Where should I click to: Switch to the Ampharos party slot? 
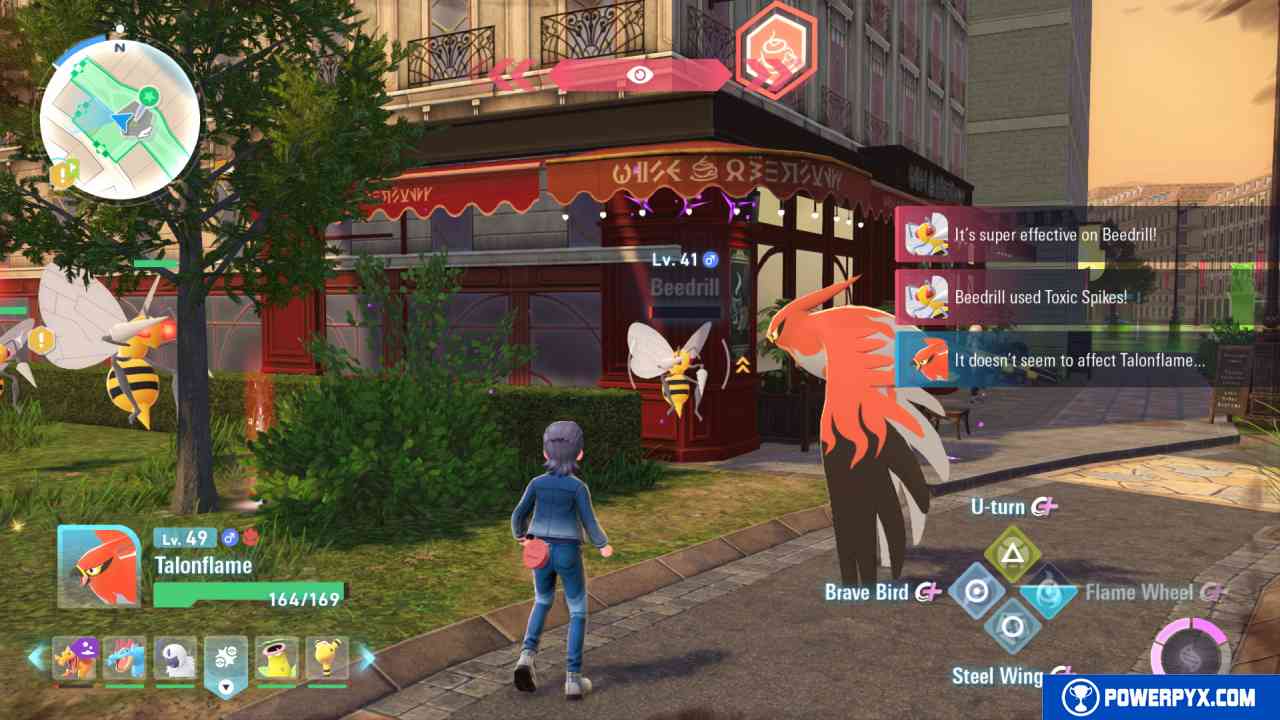tap(326, 658)
